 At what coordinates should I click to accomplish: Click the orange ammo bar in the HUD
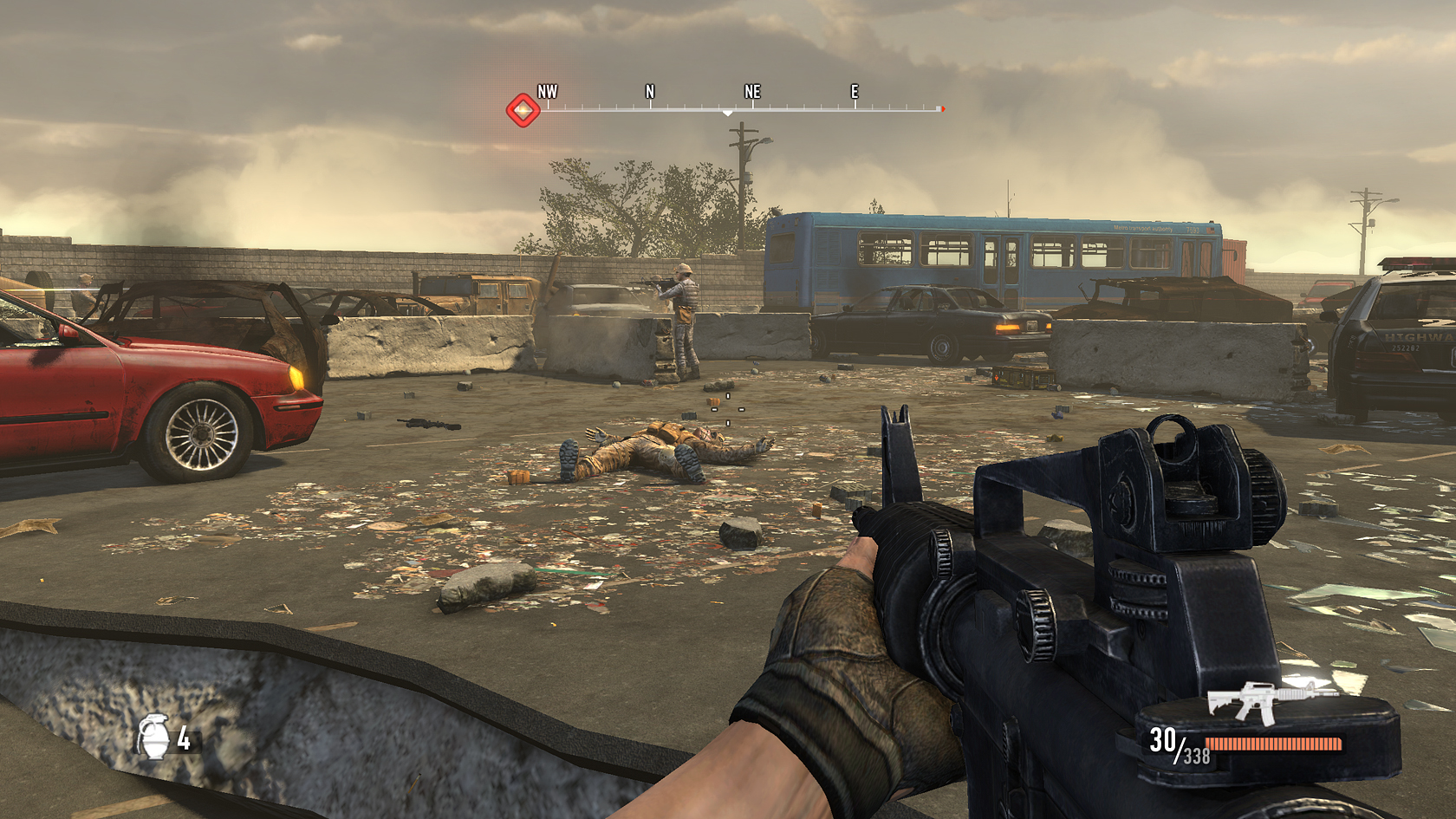1274,744
